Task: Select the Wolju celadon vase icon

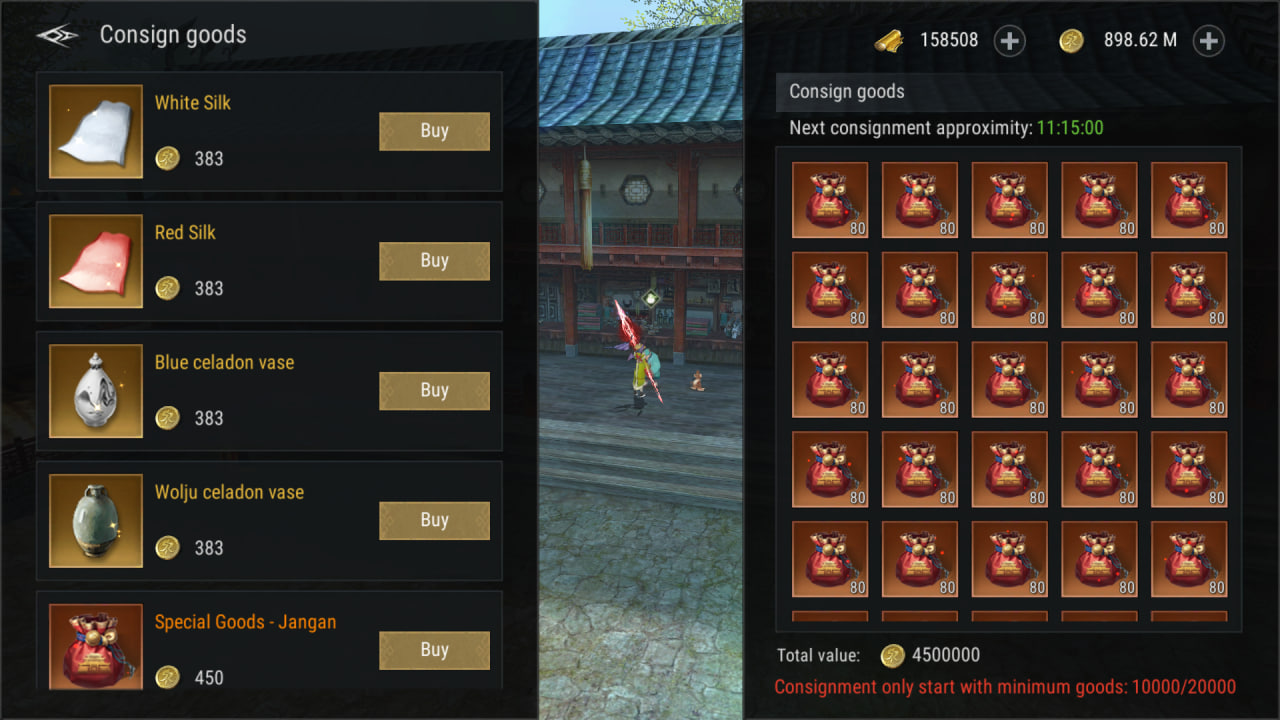Action: pyautogui.click(x=96, y=521)
